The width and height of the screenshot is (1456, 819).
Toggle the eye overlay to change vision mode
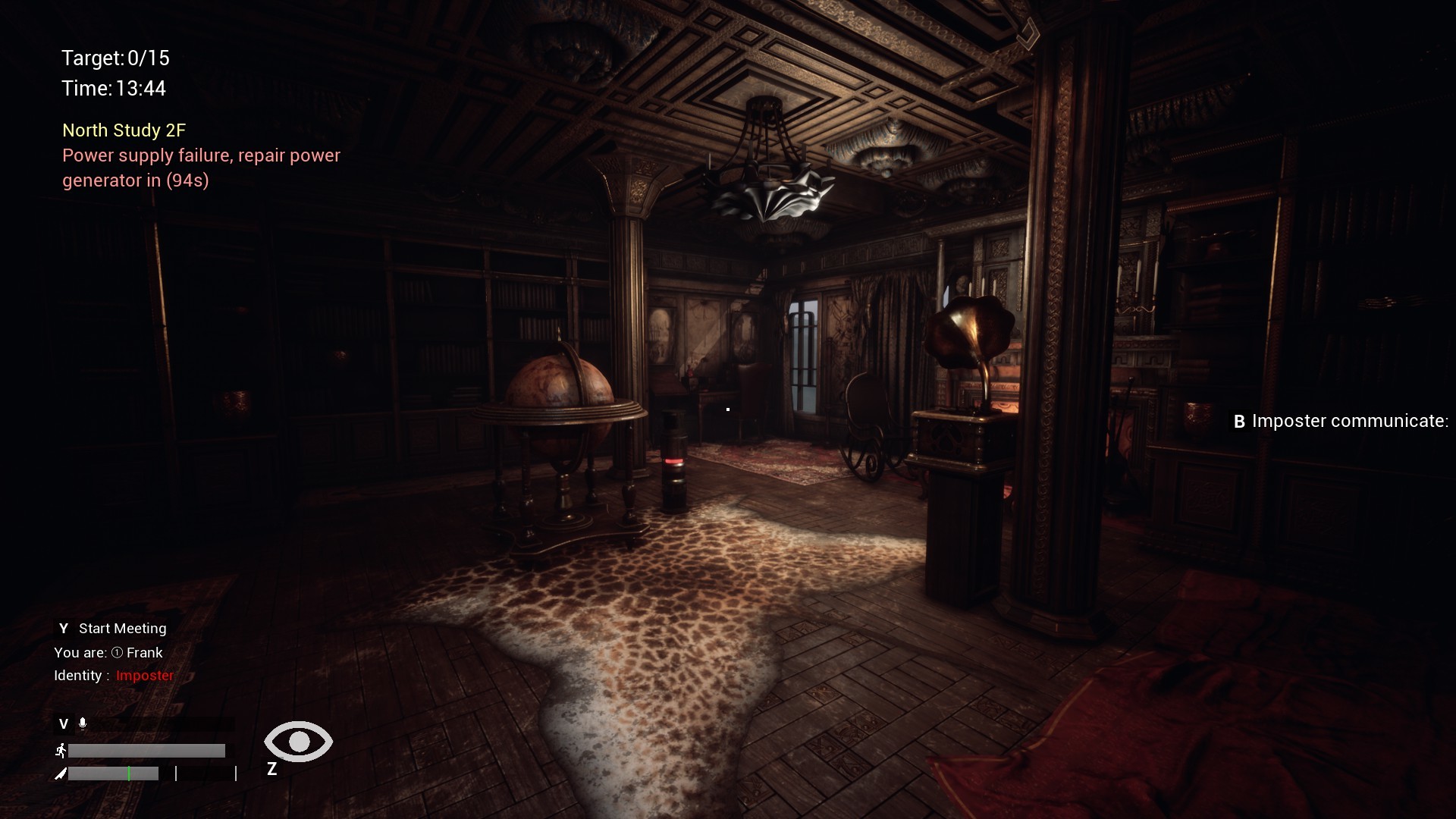pos(297,742)
